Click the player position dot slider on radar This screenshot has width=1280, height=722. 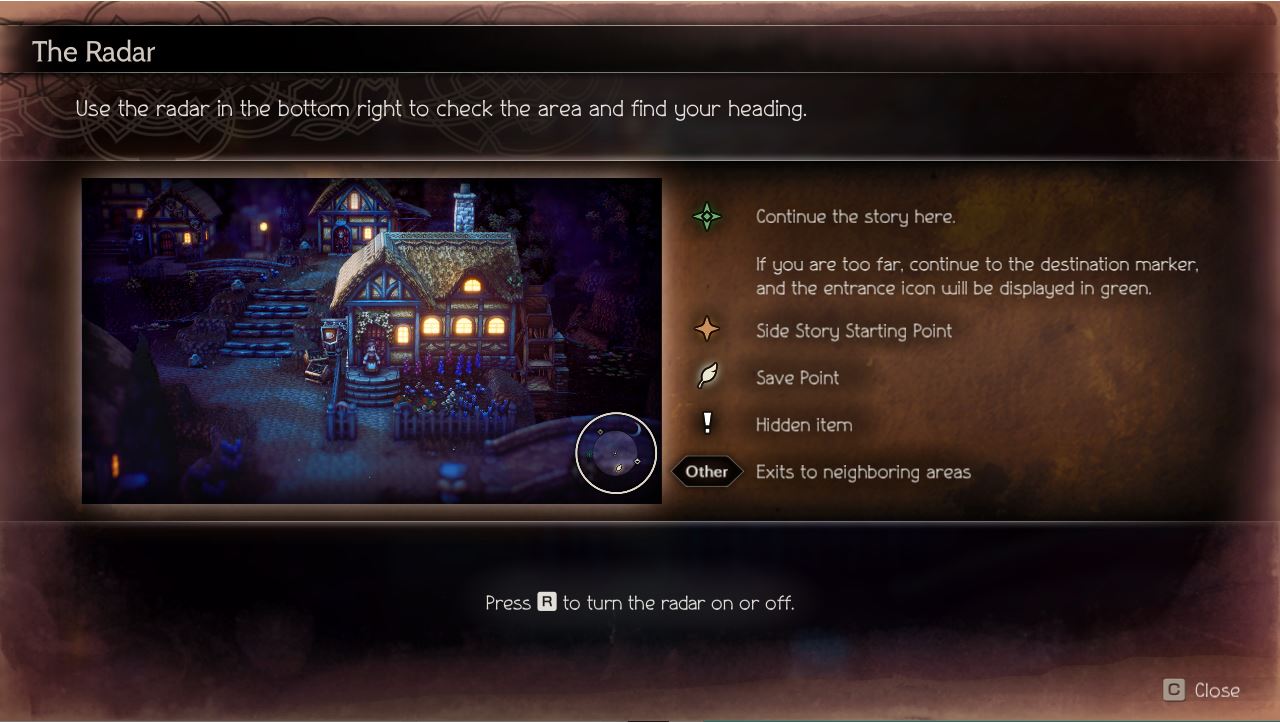pos(615,453)
